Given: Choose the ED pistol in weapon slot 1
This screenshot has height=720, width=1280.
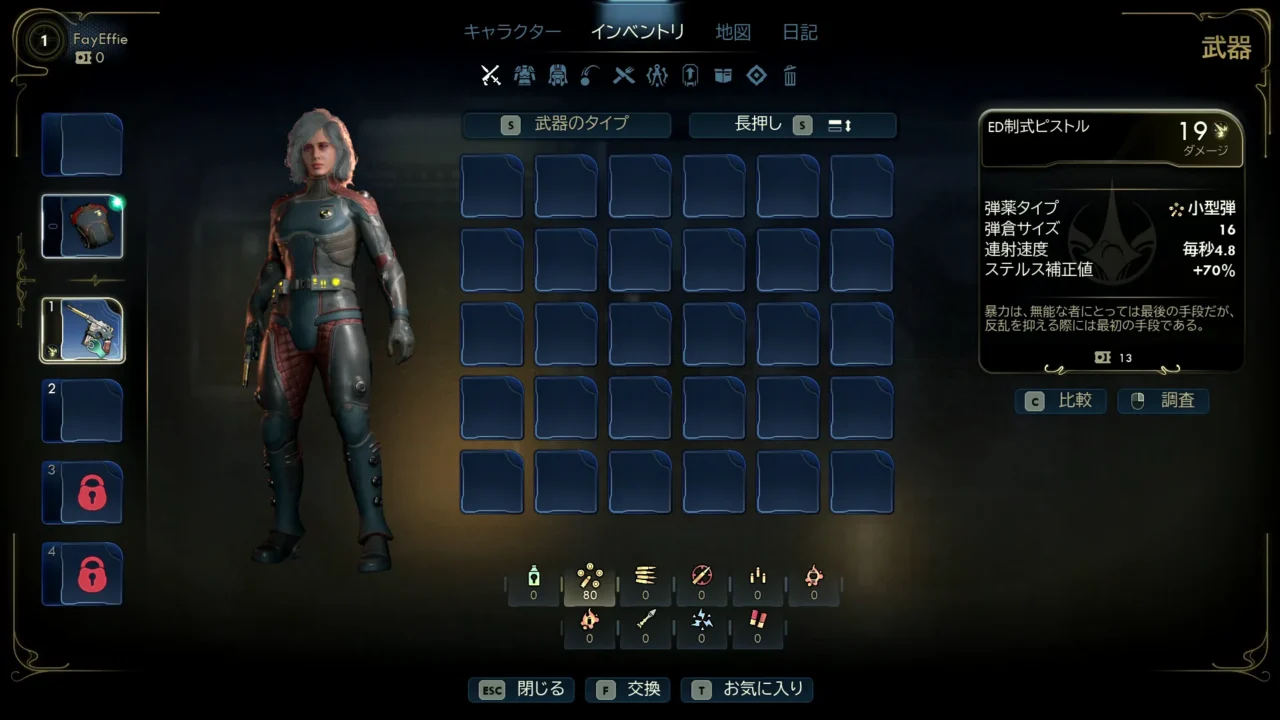Looking at the screenshot, I should coord(83,330).
